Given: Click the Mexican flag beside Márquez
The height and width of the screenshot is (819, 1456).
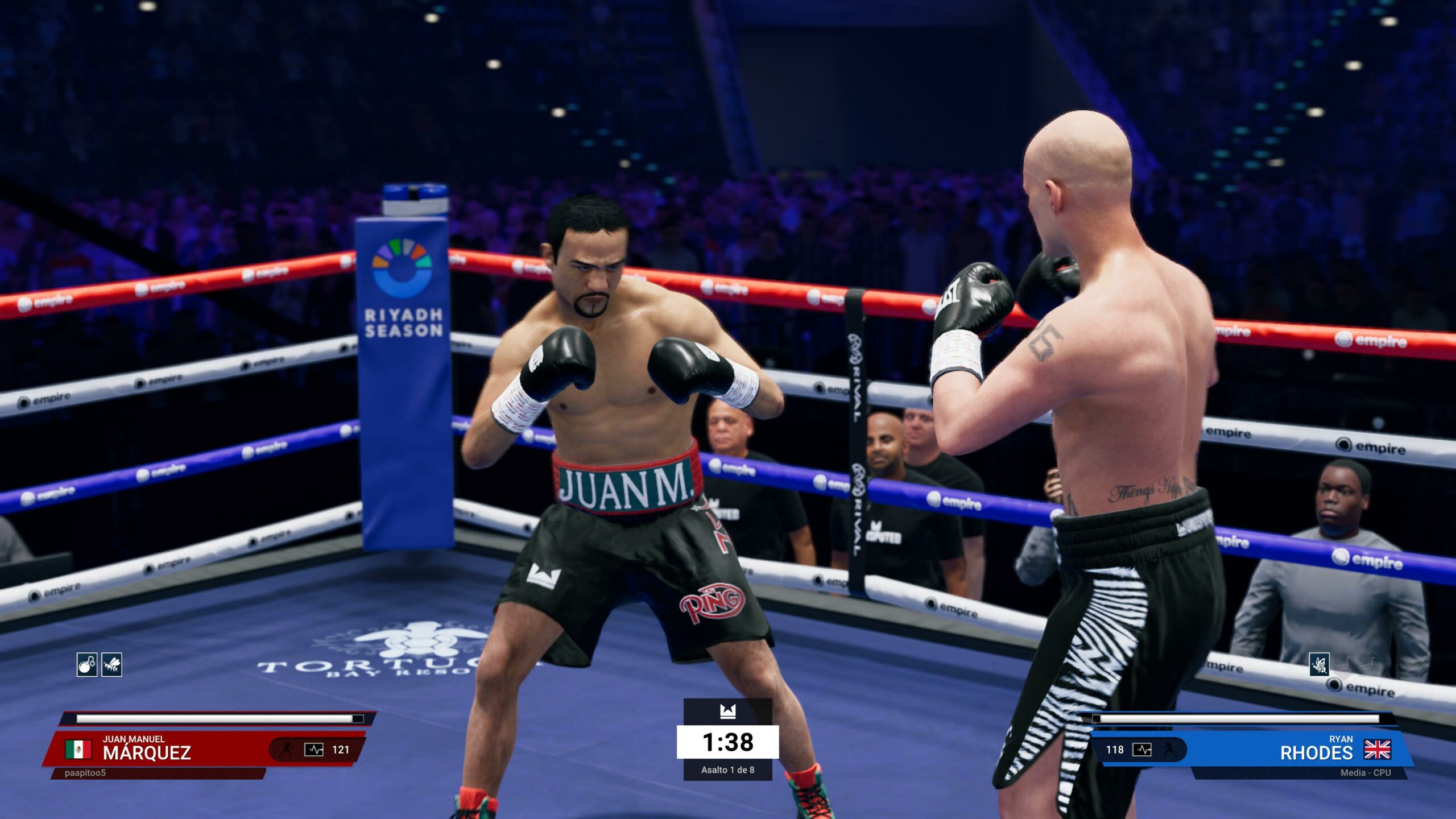Looking at the screenshot, I should 78,750.
